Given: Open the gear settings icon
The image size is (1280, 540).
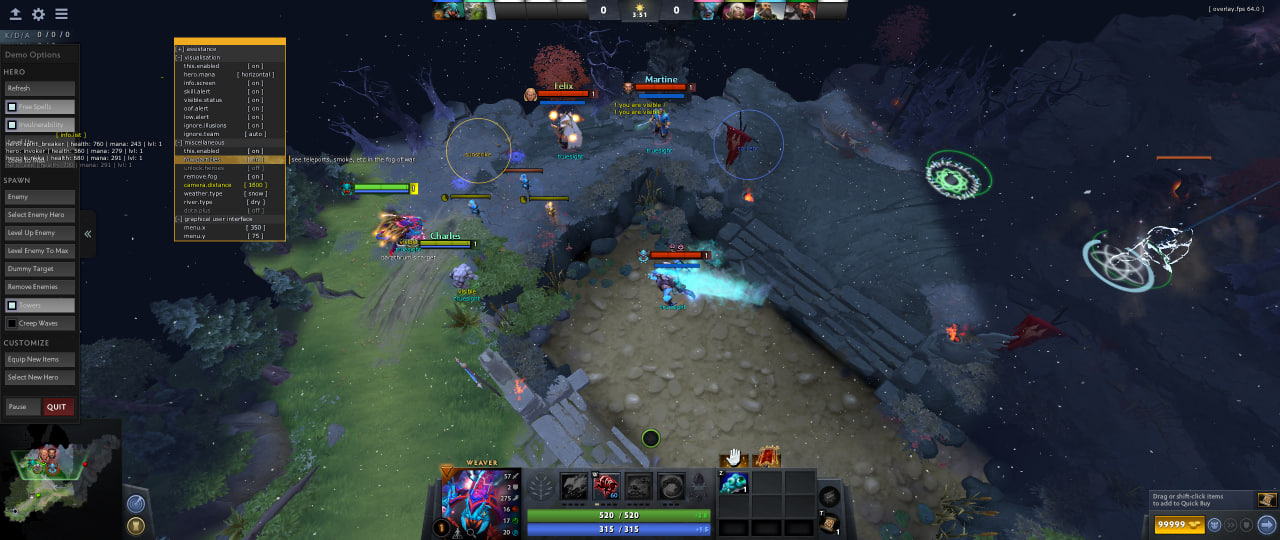Looking at the screenshot, I should (38, 14).
